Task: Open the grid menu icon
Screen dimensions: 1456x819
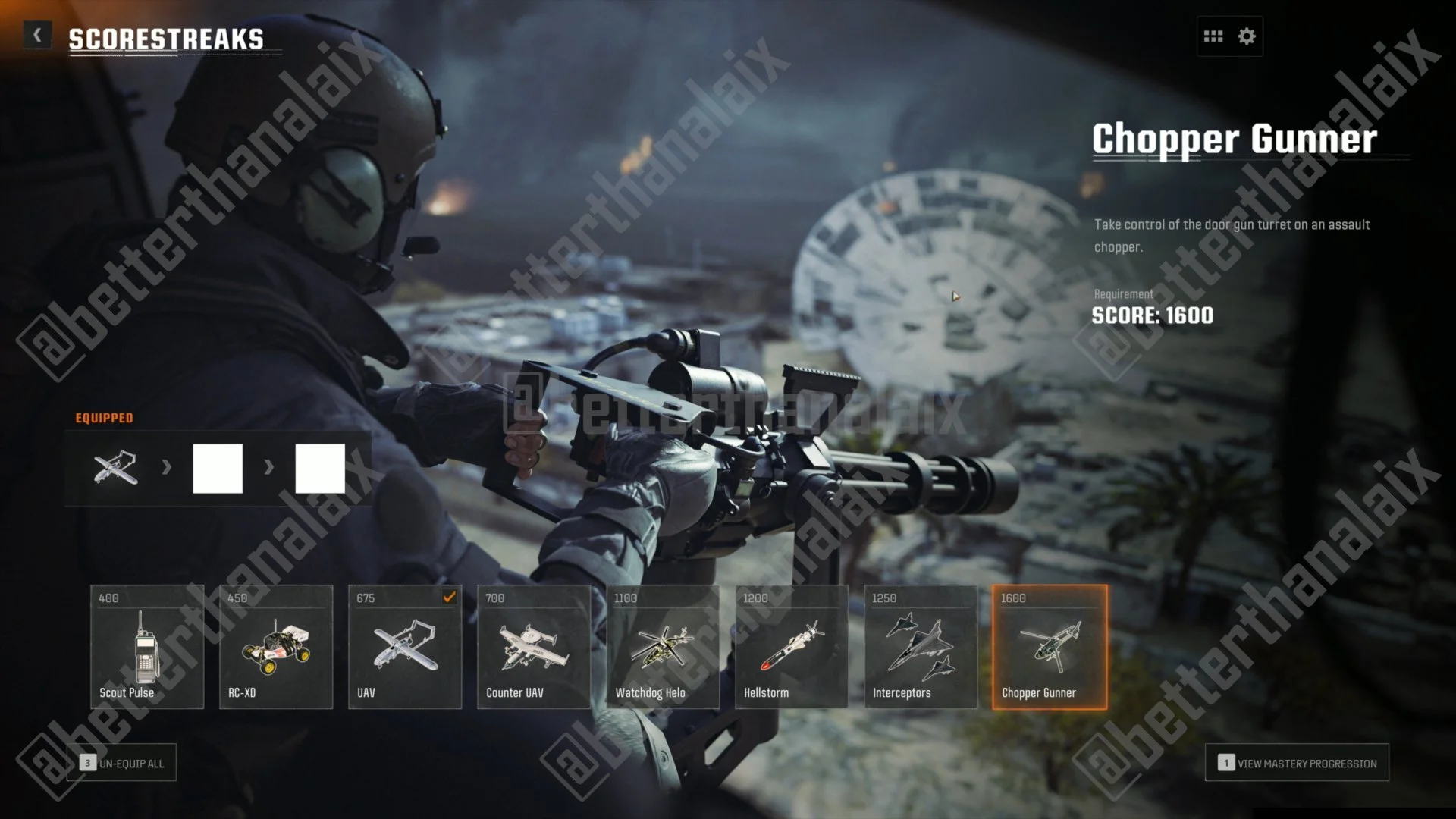Action: (1213, 36)
